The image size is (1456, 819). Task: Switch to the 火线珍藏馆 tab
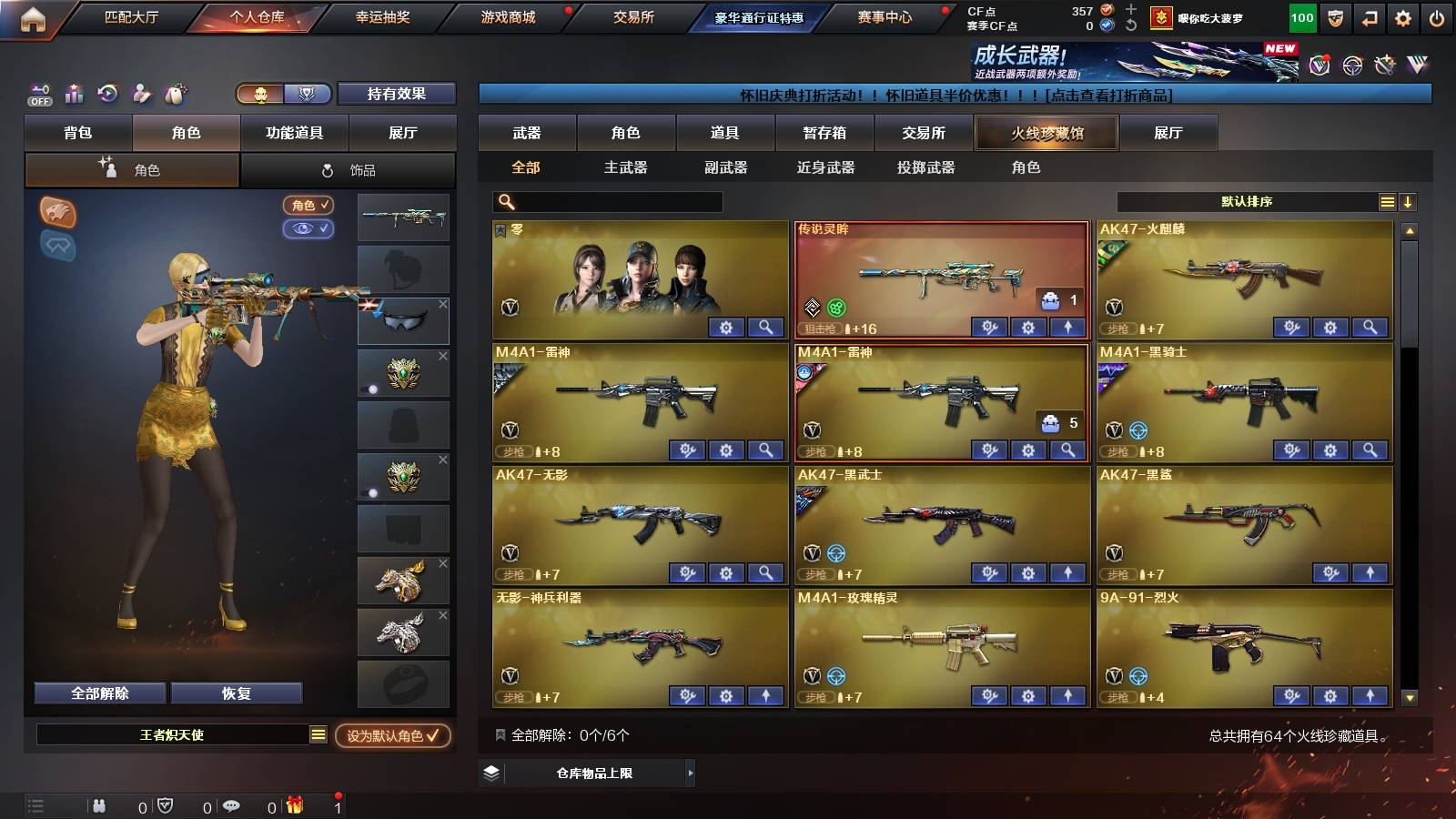click(x=1046, y=133)
